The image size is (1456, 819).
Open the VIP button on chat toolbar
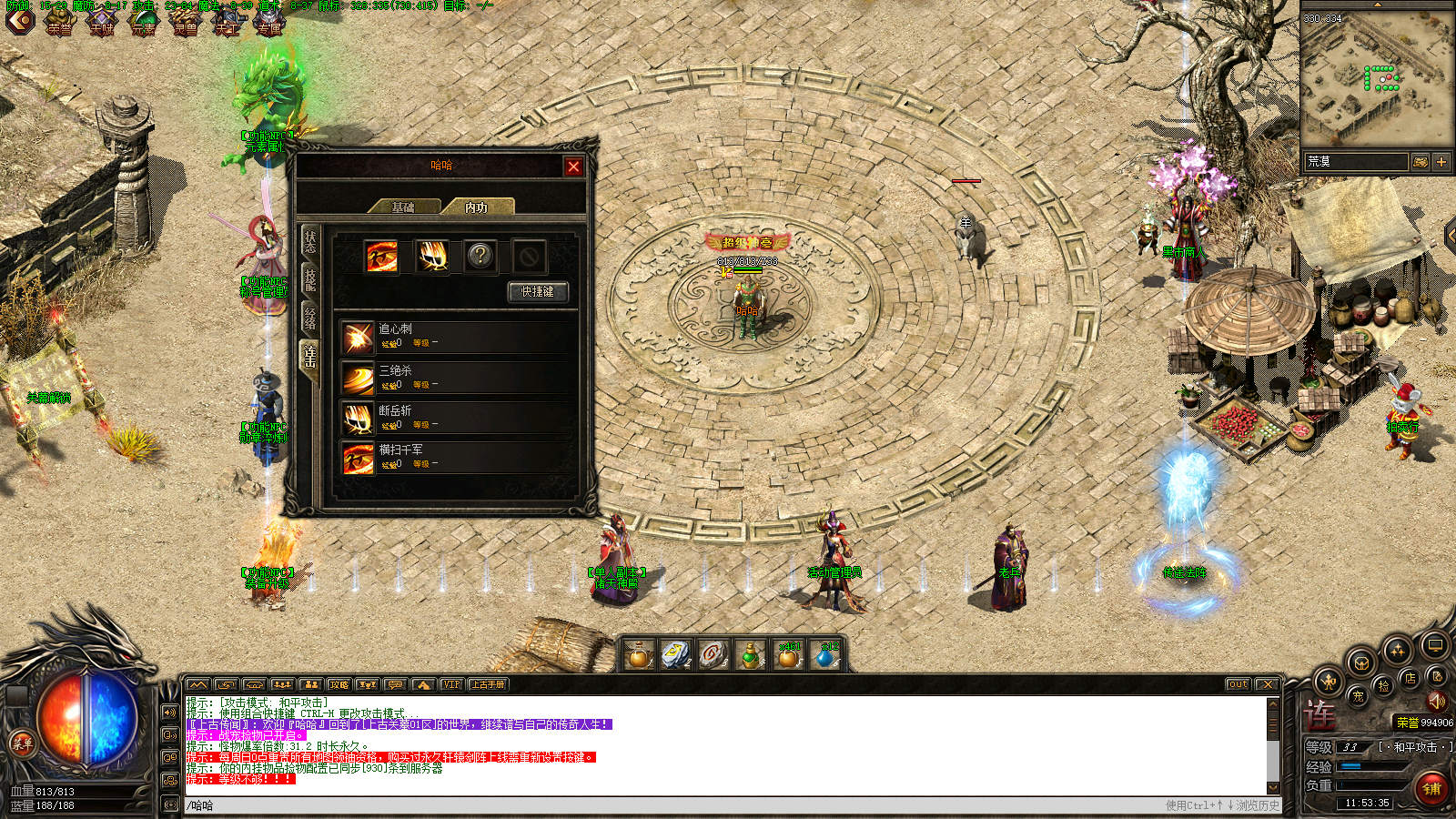(x=451, y=684)
